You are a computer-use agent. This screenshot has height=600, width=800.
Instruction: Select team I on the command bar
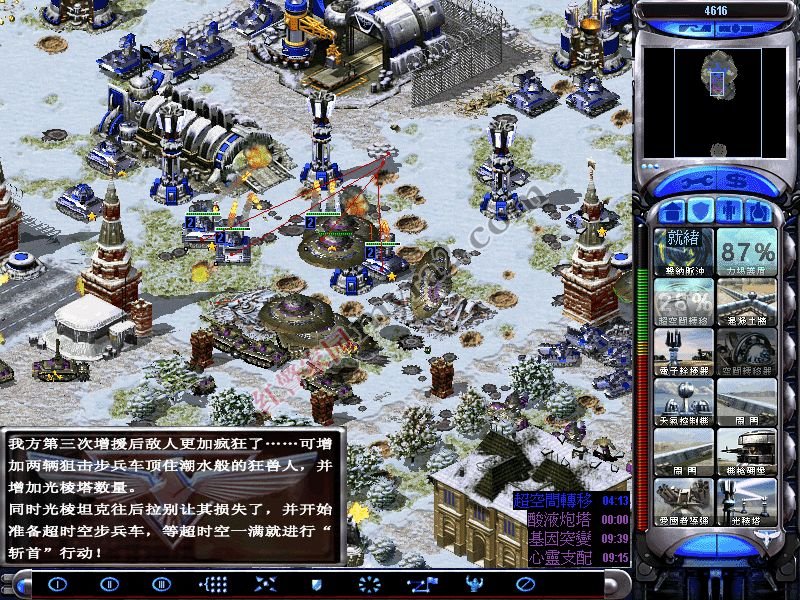[57, 584]
